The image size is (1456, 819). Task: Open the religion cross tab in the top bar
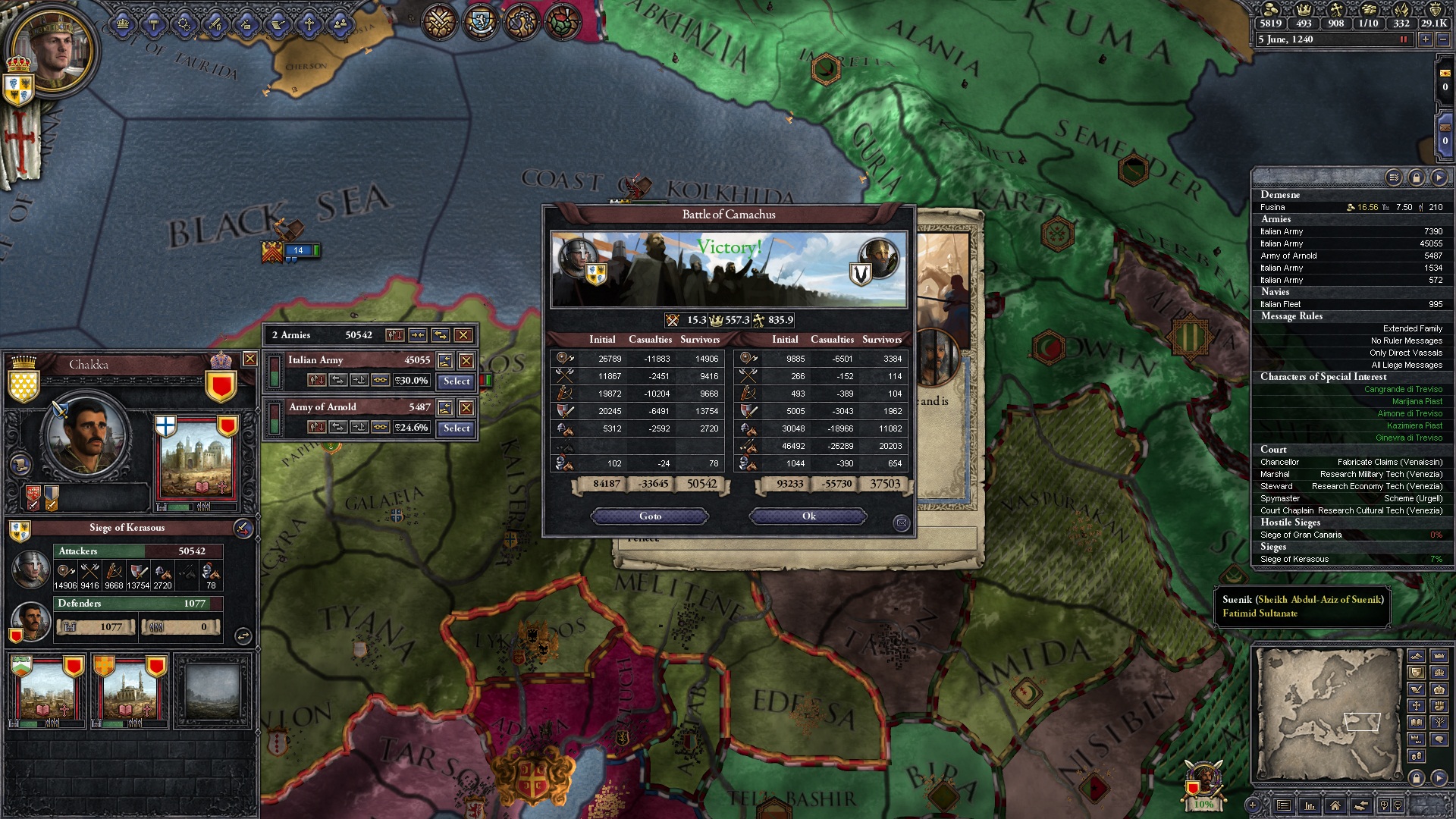click(309, 25)
